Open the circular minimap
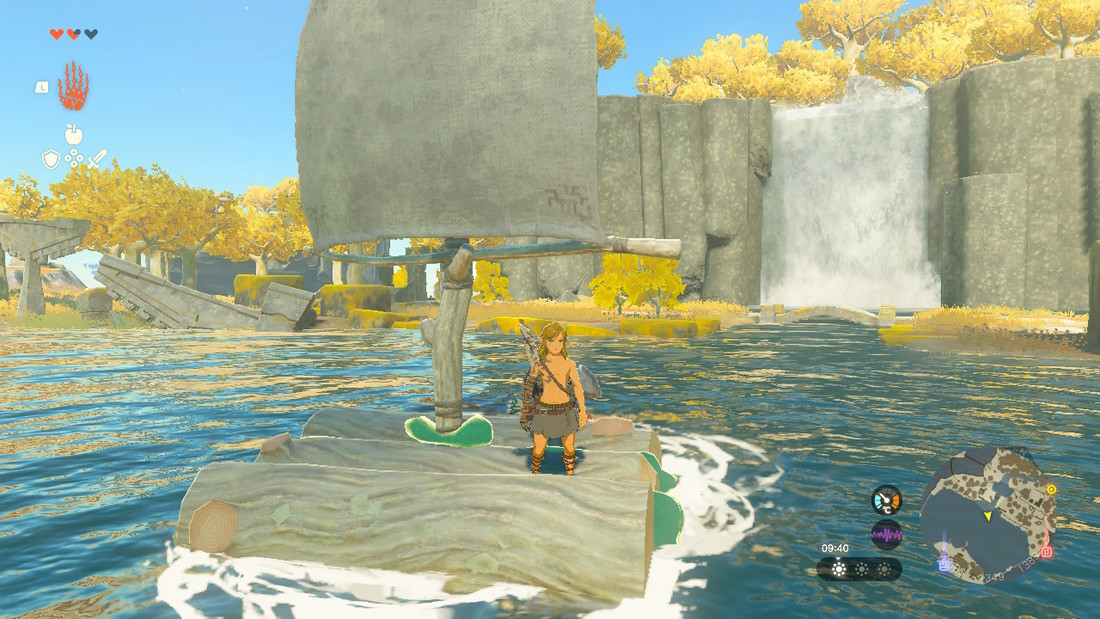 (986, 516)
